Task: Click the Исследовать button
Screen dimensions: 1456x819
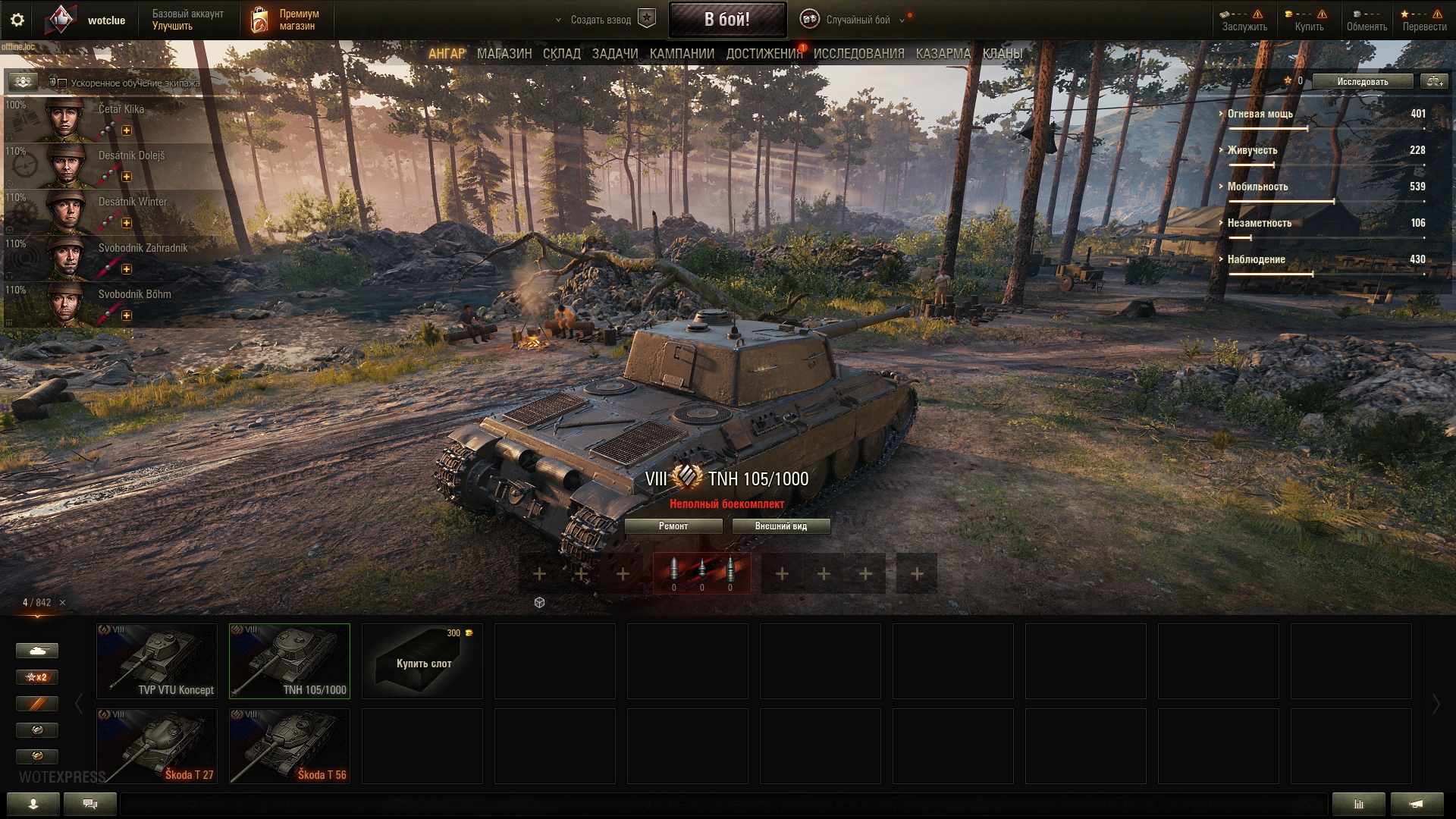Action: click(x=1362, y=81)
